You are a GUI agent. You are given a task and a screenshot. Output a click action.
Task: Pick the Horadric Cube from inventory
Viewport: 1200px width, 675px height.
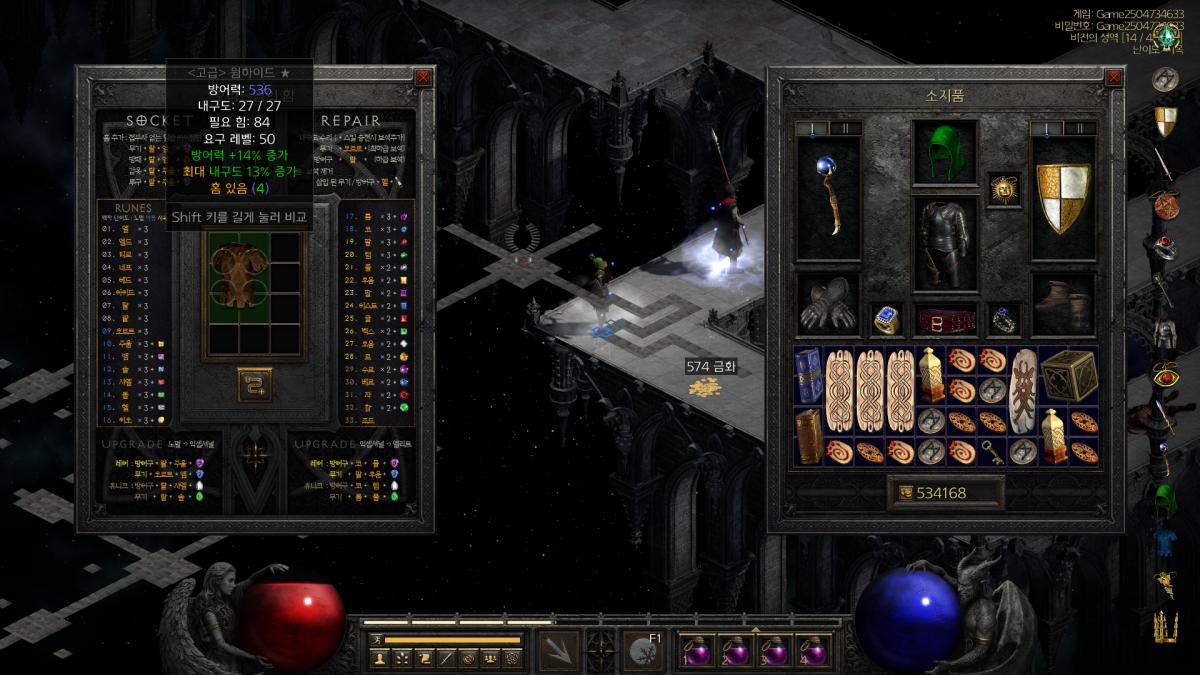click(x=1068, y=376)
